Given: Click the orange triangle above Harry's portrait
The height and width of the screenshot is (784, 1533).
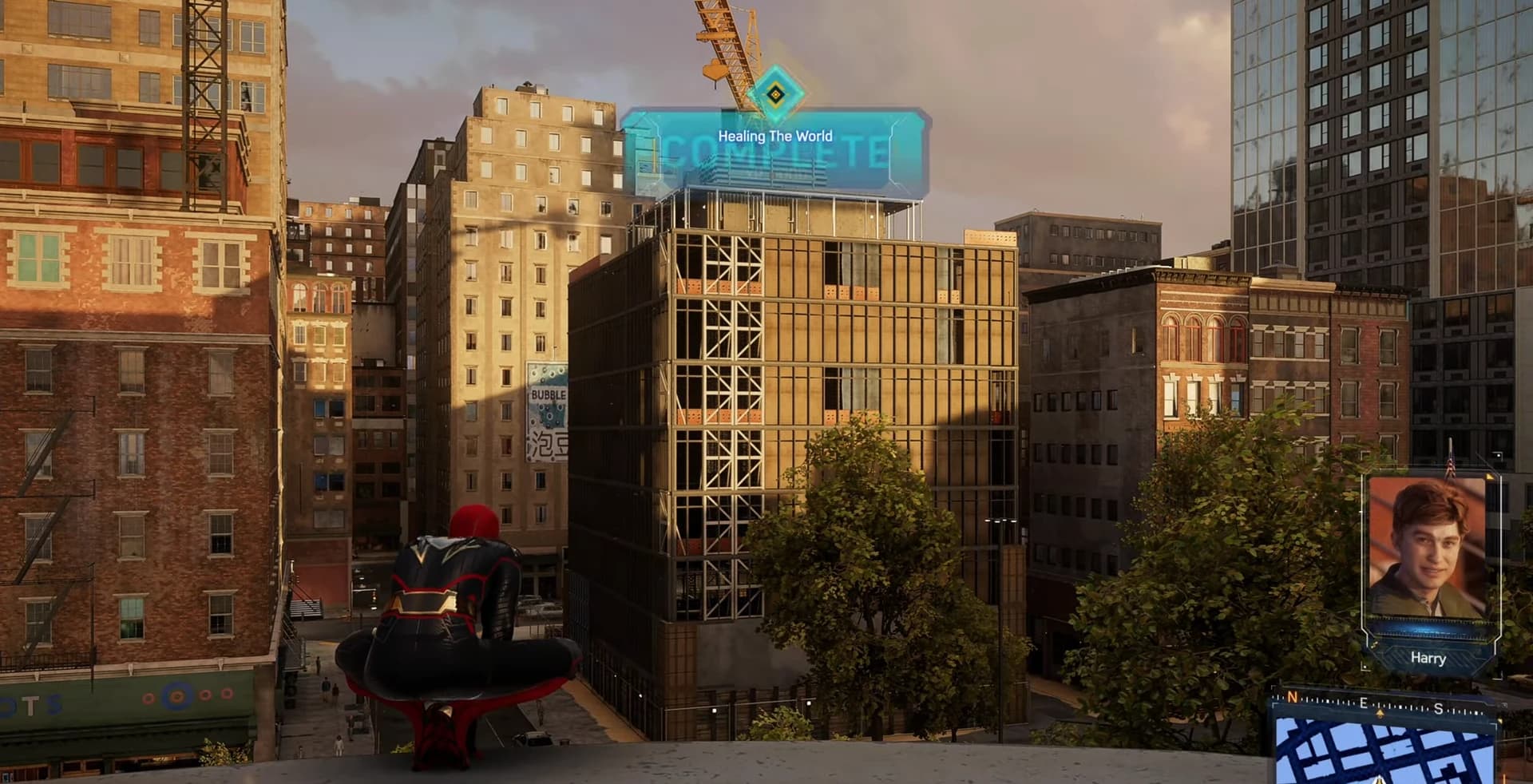Looking at the screenshot, I should click(1490, 477).
